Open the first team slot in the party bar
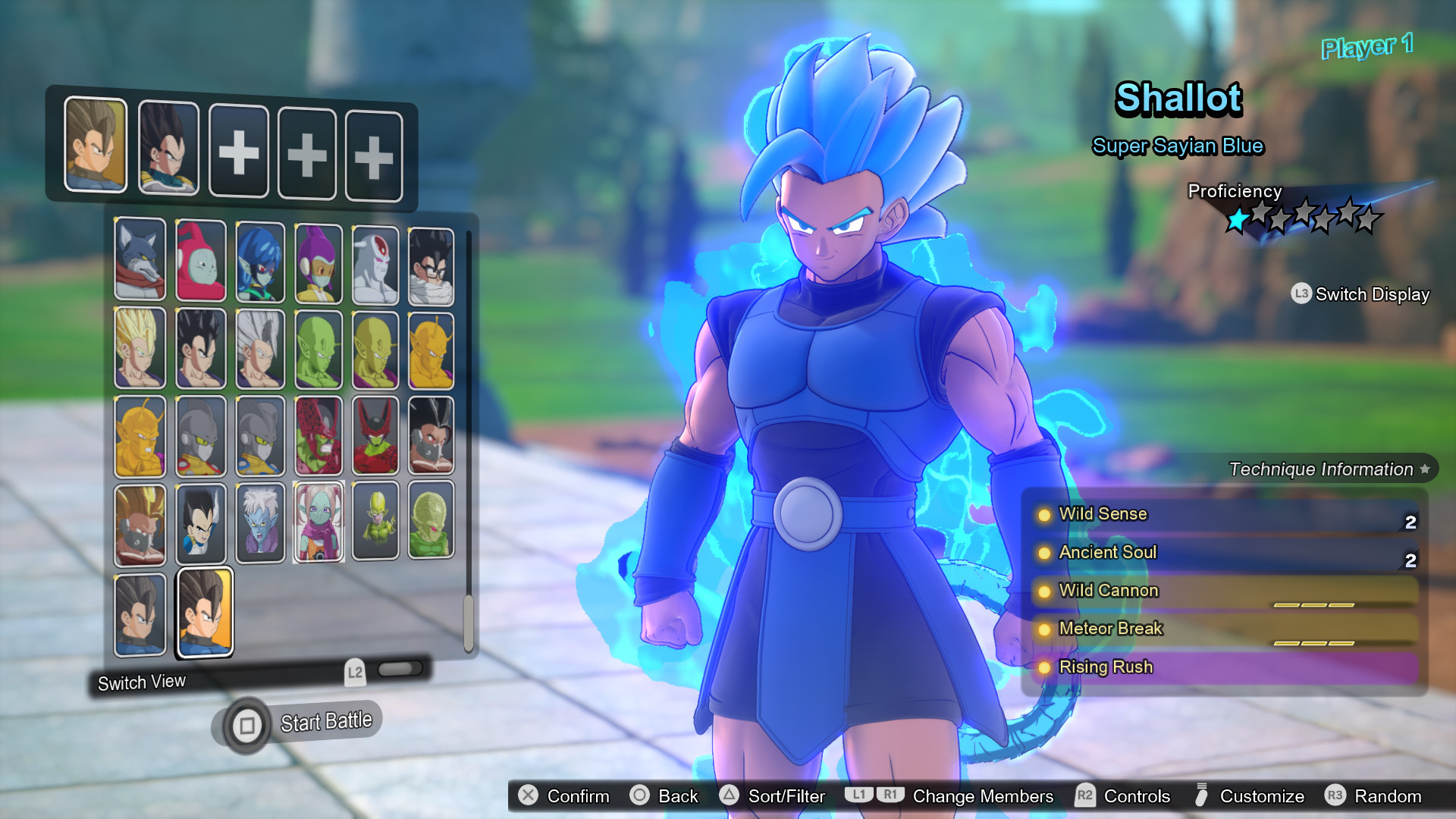Viewport: 1456px width, 819px height. pos(96,149)
